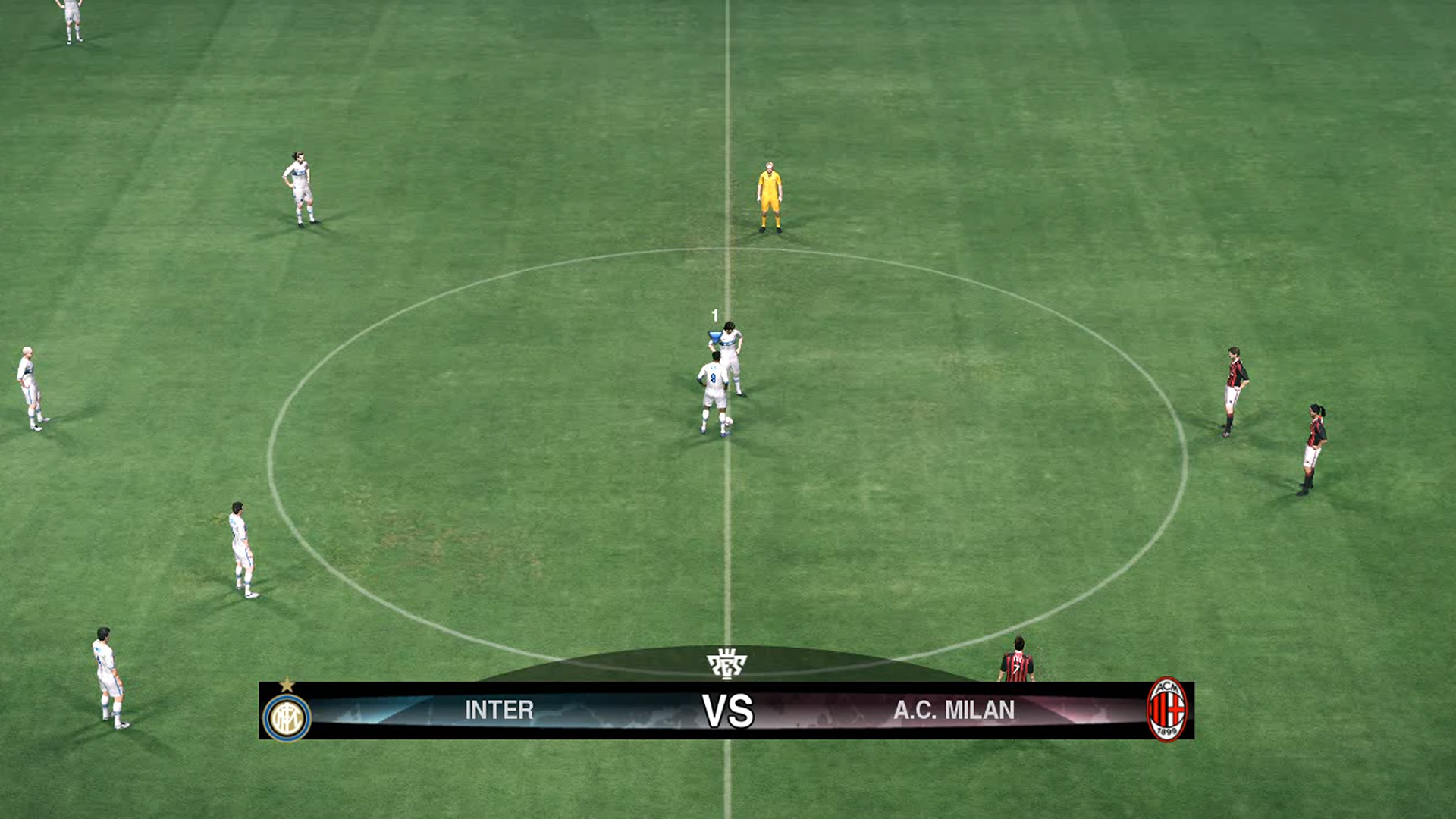
Task: Click the Inter club crest
Action: click(287, 717)
